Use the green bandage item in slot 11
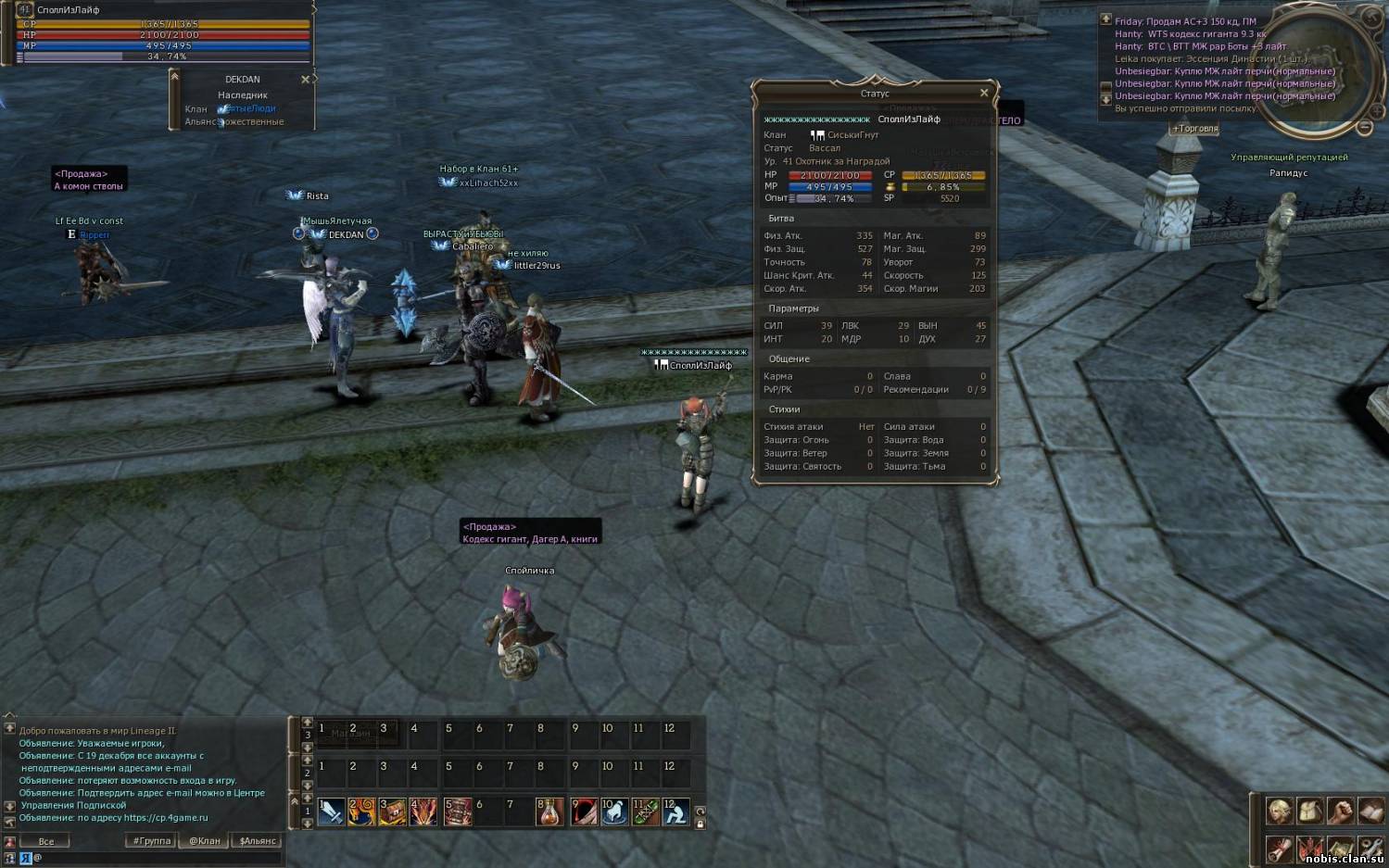The width and height of the screenshot is (1389, 868). point(645,811)
